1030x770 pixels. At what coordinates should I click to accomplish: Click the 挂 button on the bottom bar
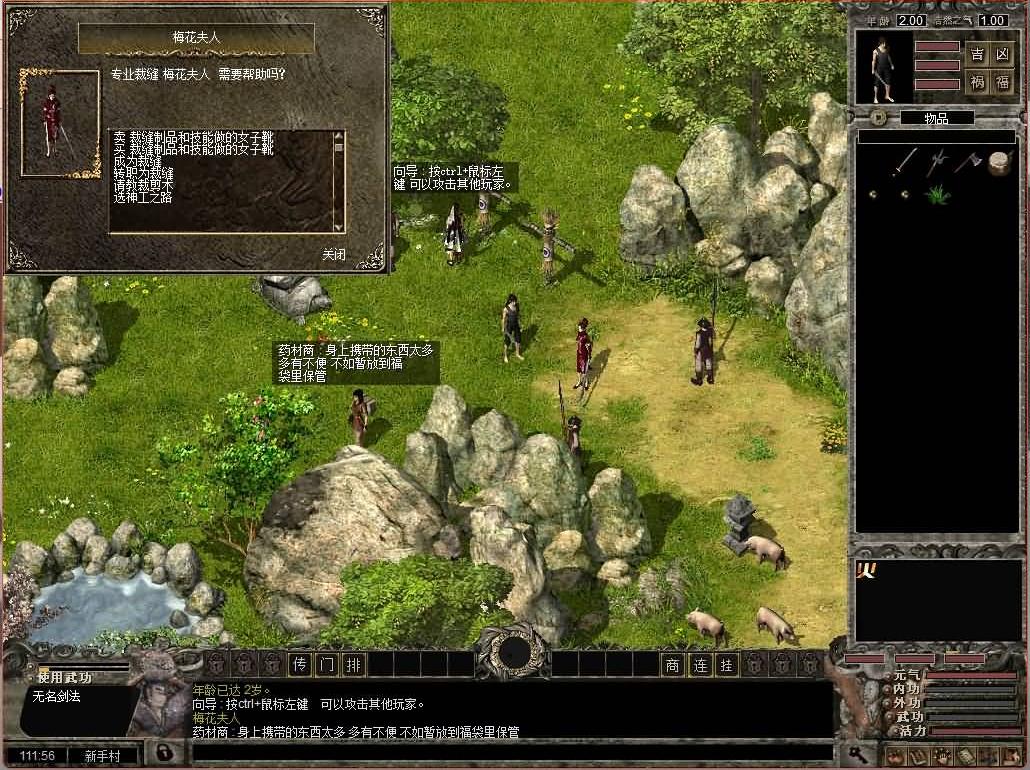727,664
